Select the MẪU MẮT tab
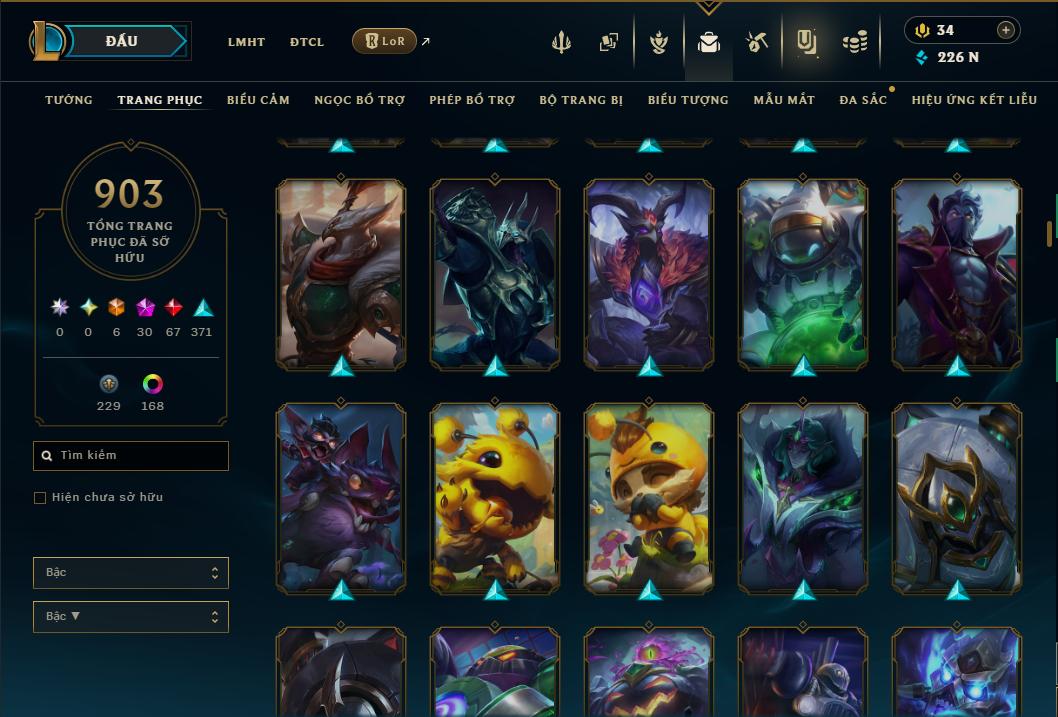1058x717 pixels. (x=784, y=100)
